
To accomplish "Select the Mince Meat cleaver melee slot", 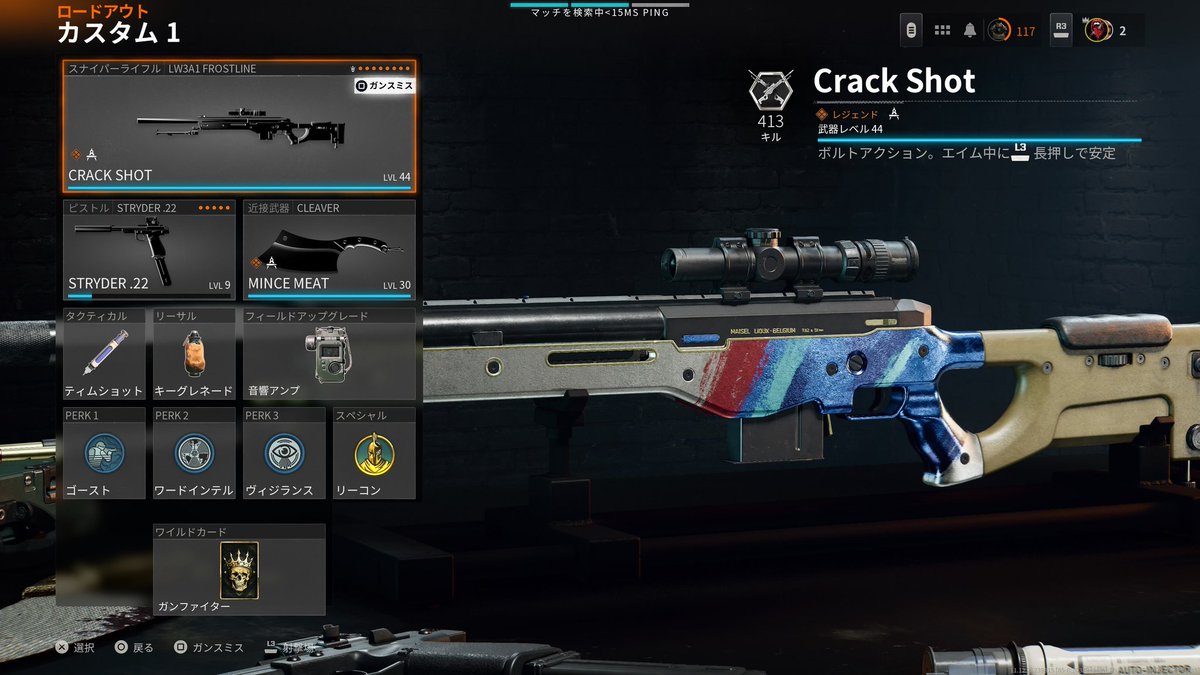I will tap(329, 250).
